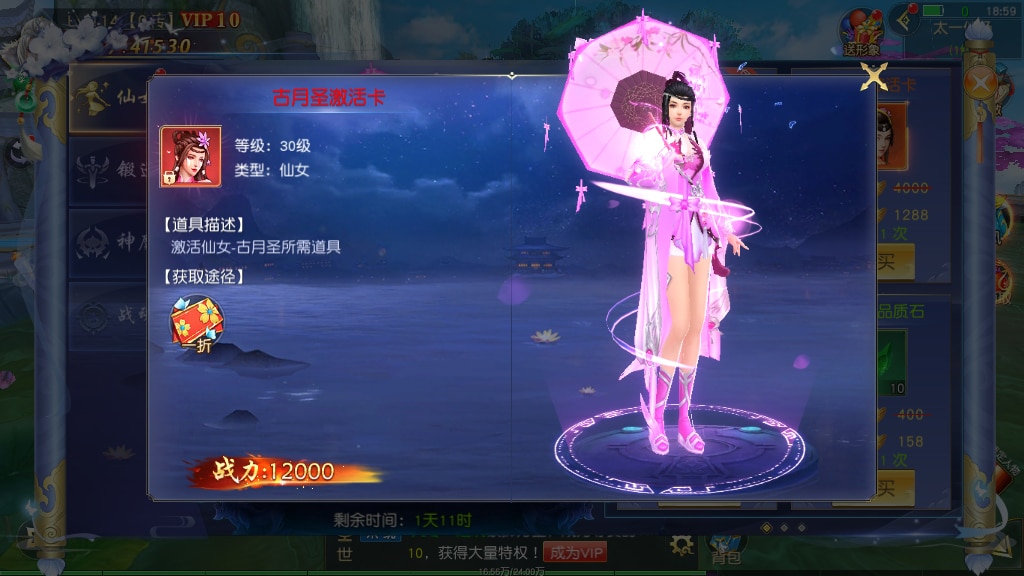1024x576 pixels.
Task: Close the 古月圣激活卡 detail popup
Action: [x=875, y=77]
